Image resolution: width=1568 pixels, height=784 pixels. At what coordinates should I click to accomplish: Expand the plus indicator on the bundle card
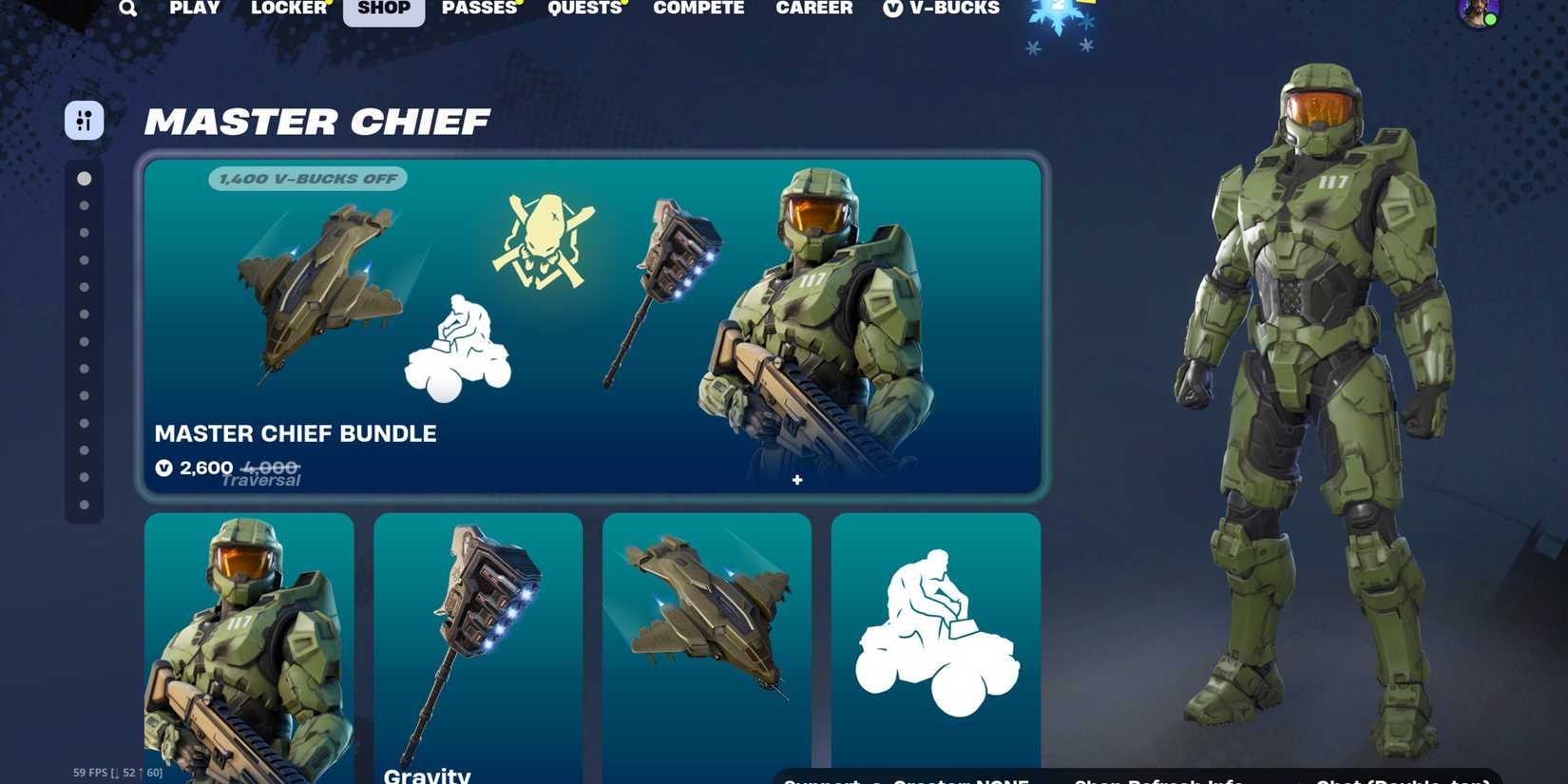pyautogui.click(x=796, y=480)
